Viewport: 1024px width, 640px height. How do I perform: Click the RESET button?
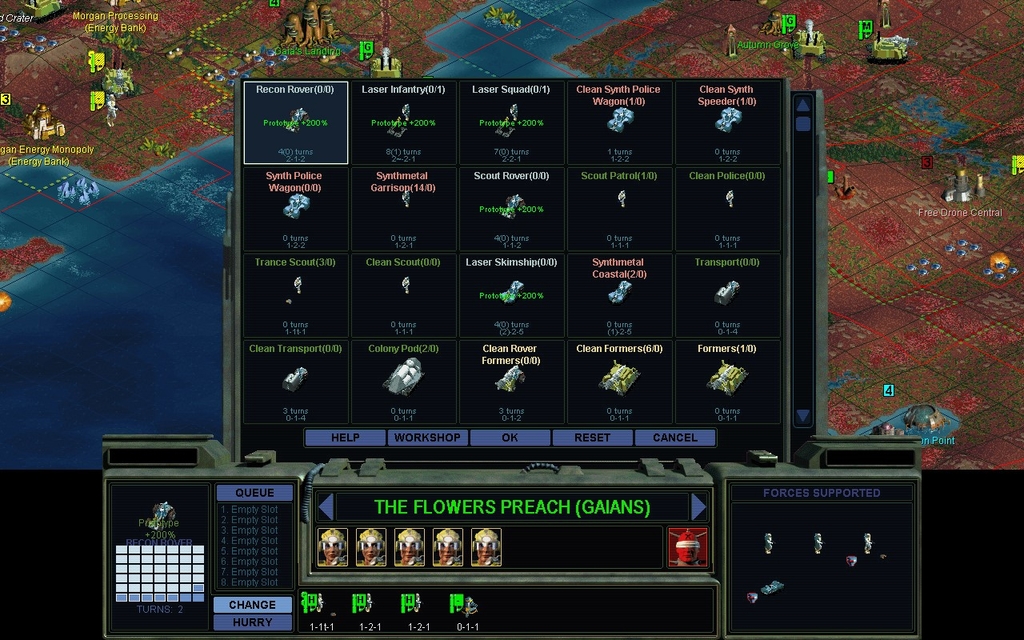[592, 438]
